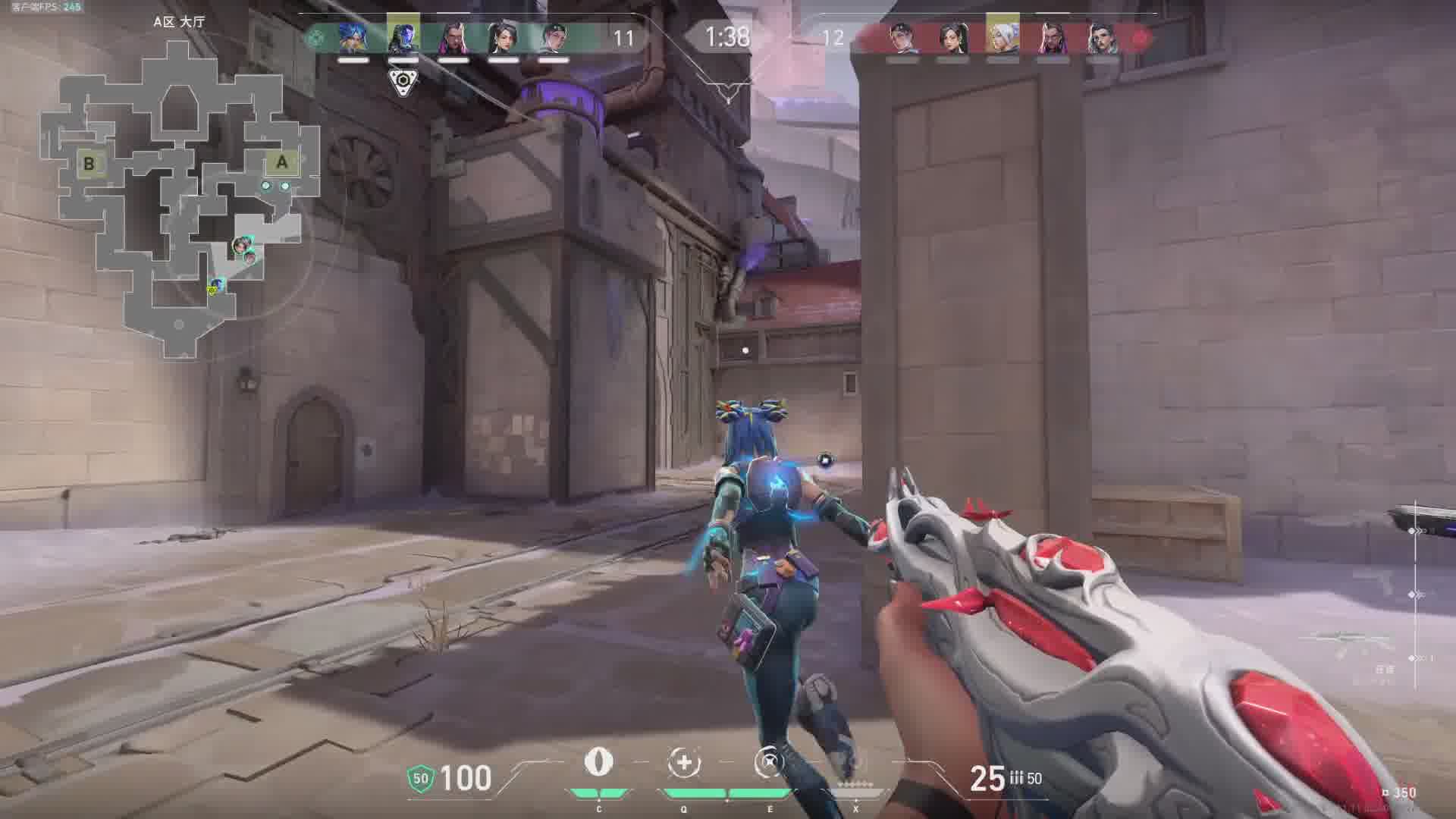Image resolution: width=1456 pixels, height=819 pixels.
Task: Trigger the circular E ability icon
Action: pyautogui.click(x=769, y=762)
